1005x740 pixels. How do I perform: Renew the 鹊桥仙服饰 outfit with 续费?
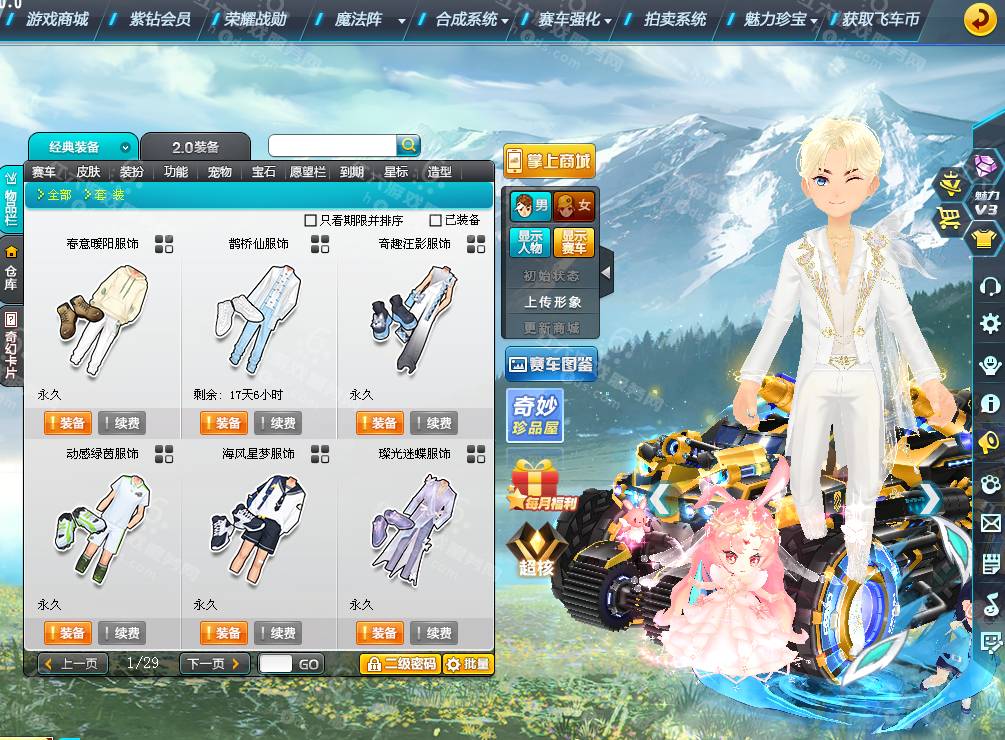pos(278,423)
